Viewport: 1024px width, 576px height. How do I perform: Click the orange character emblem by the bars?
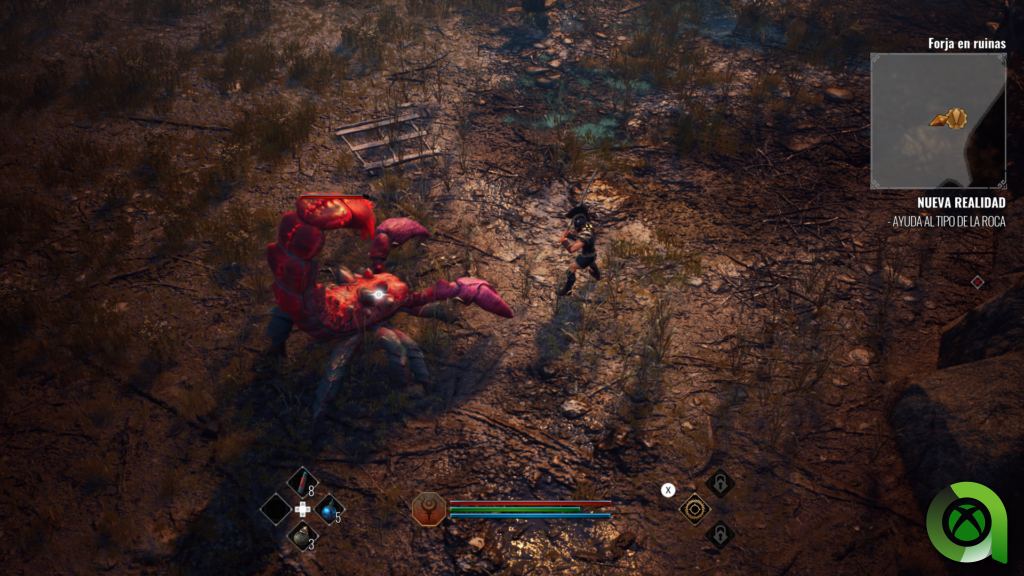click(427, 508)
